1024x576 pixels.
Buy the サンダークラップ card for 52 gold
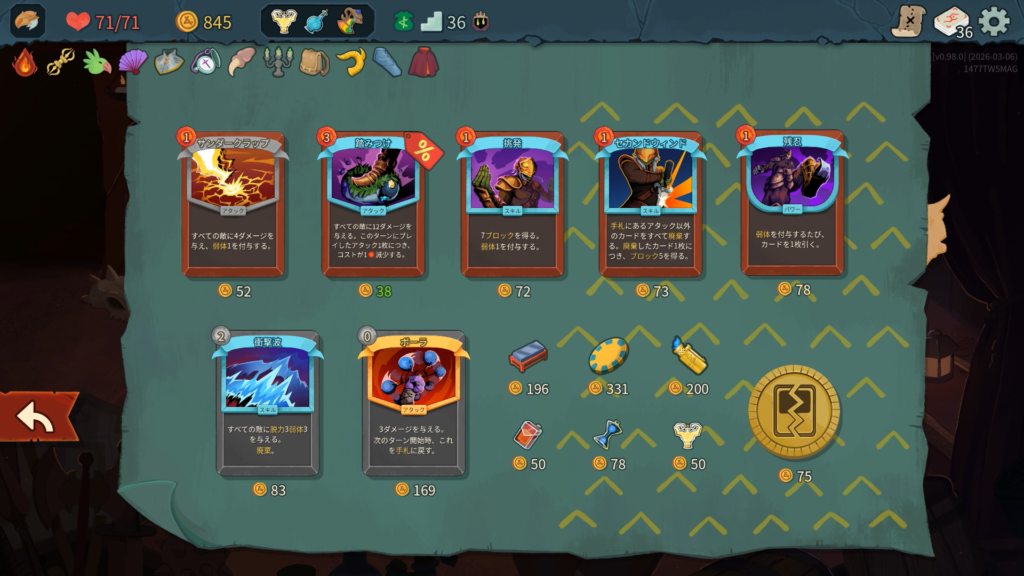[x=233, y=205]
